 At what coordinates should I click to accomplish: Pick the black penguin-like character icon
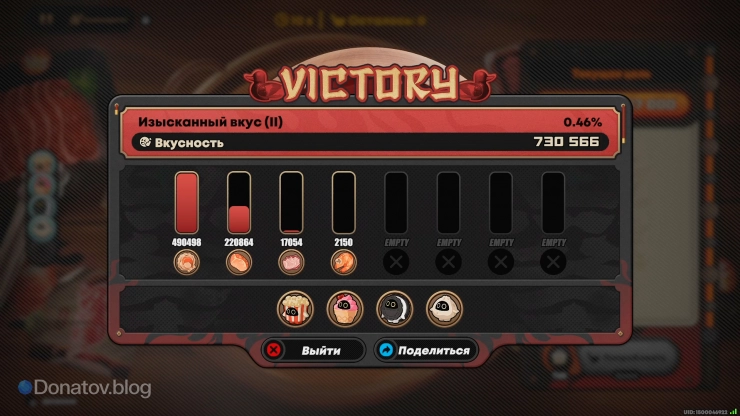pos(394,308)
